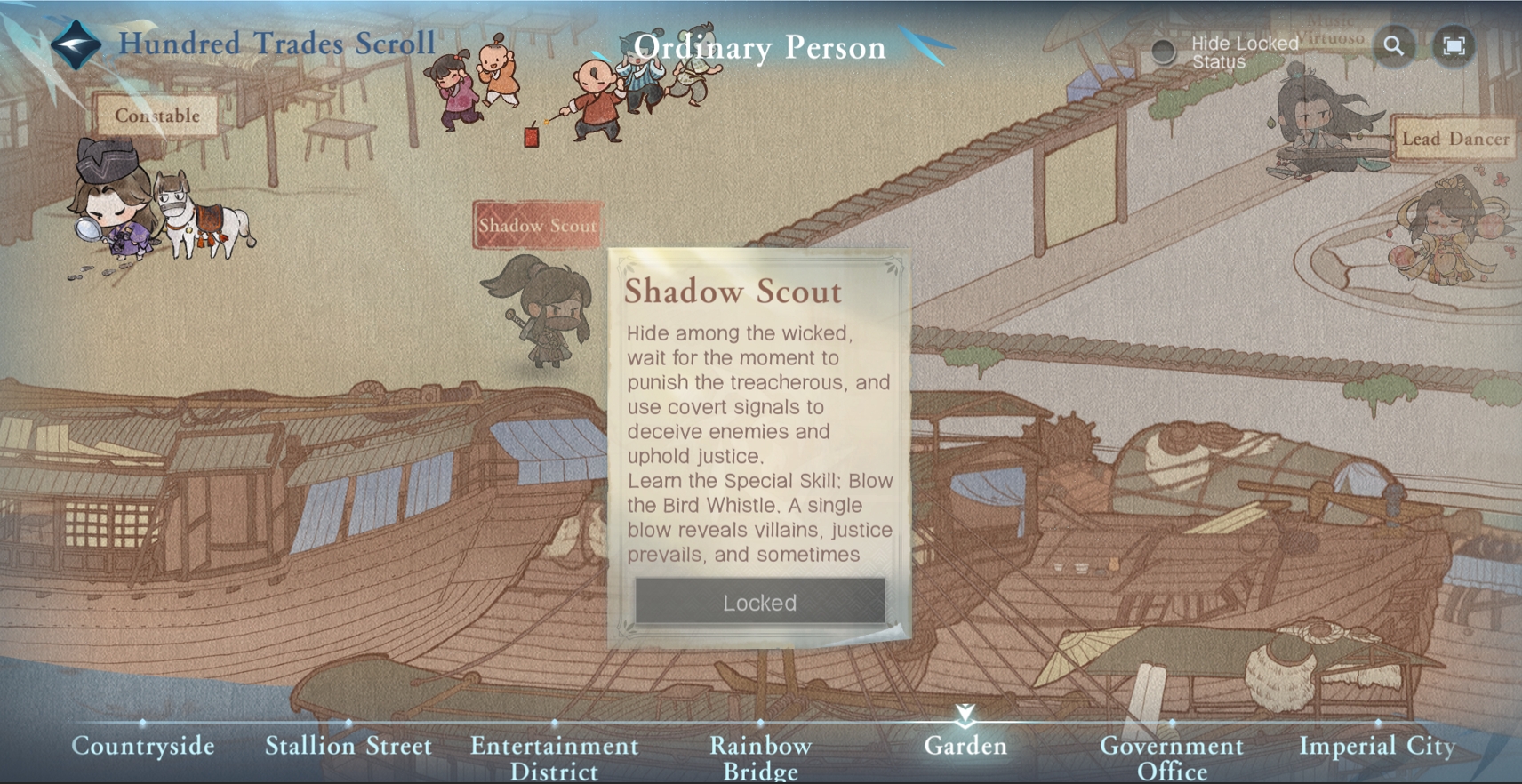Viewport: 1522px width, 784px height.
Task: Select the Garden tab
Action: (x=965, y=746)
